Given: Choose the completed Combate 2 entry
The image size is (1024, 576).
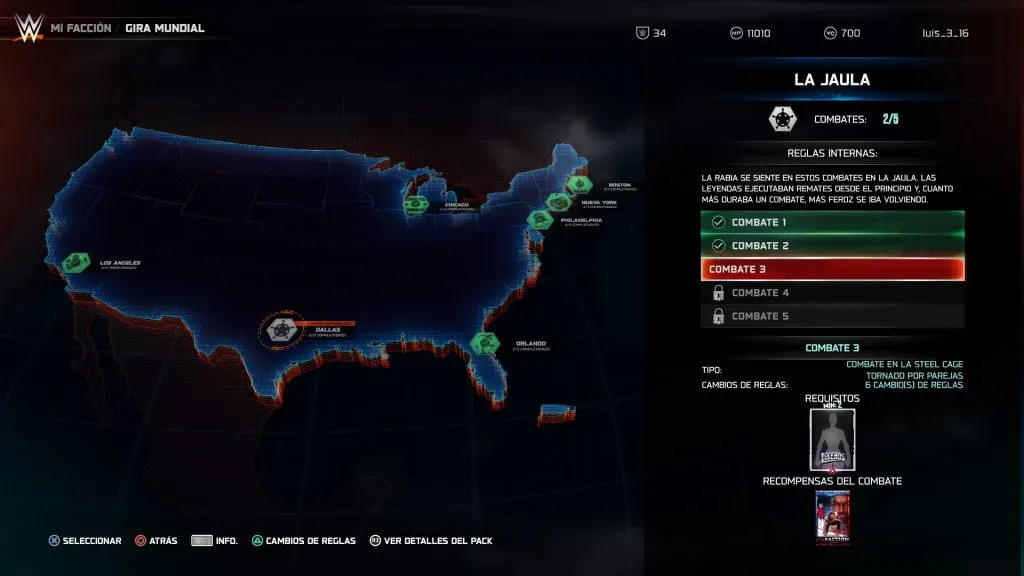Looking at the screenshot, I should [833, 246].
